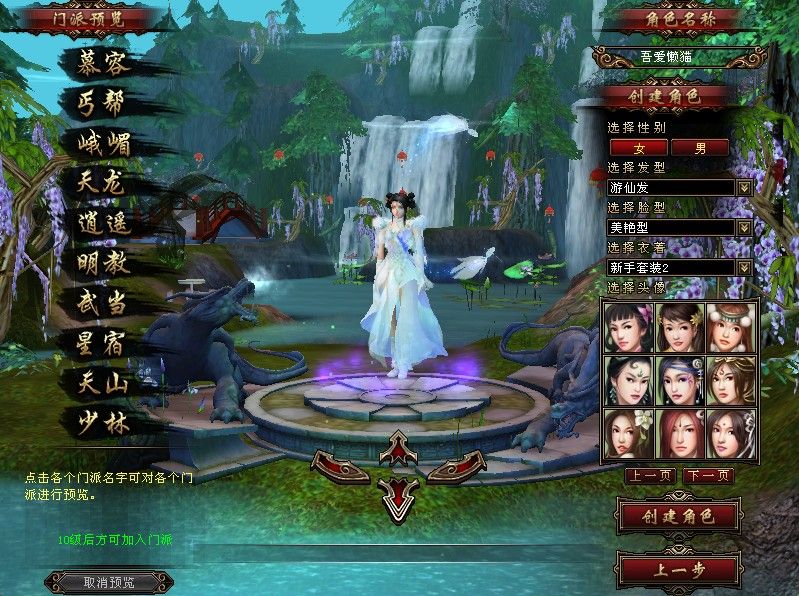
Task: Open the outfit dropdown showing 新手套装2
Action: [744, 267]
